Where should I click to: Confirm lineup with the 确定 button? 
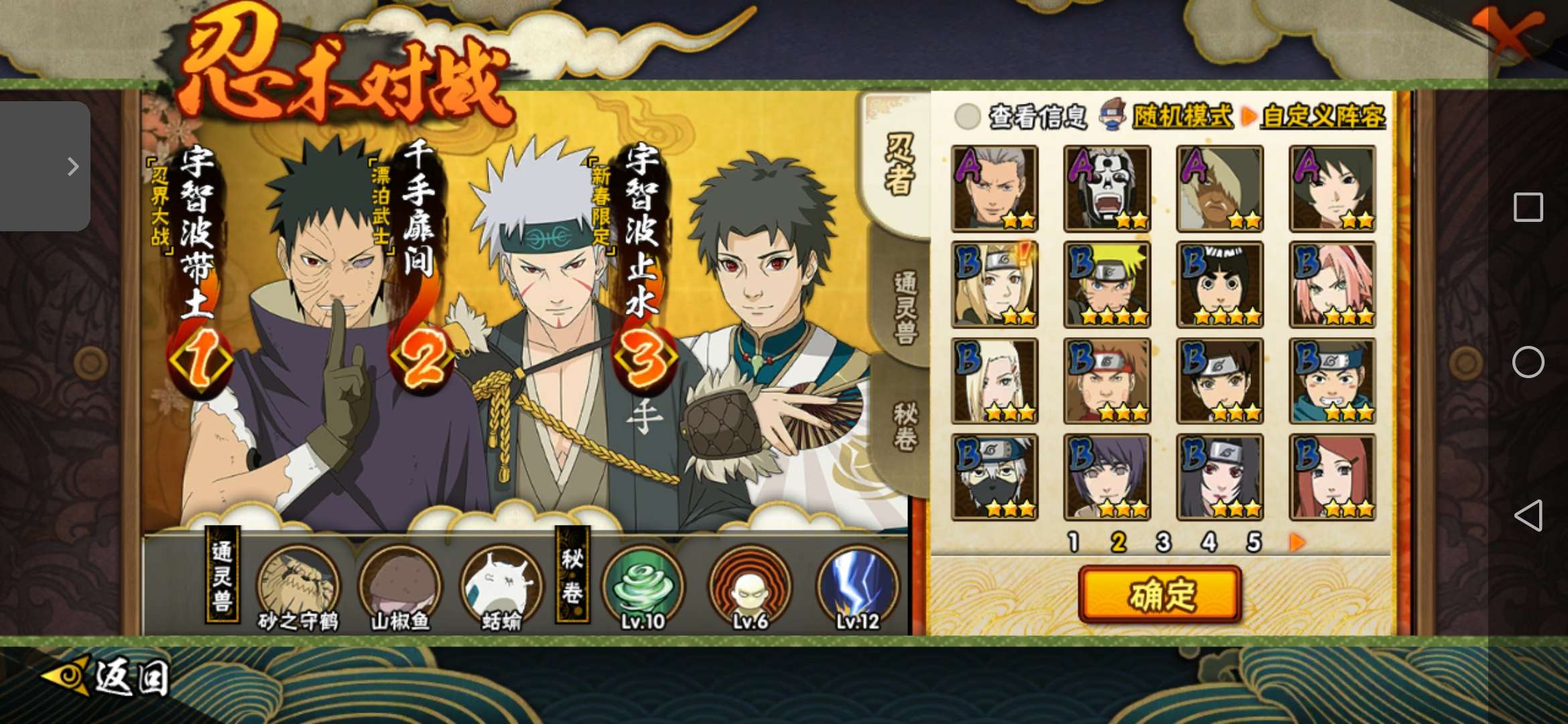[1160, 595]
